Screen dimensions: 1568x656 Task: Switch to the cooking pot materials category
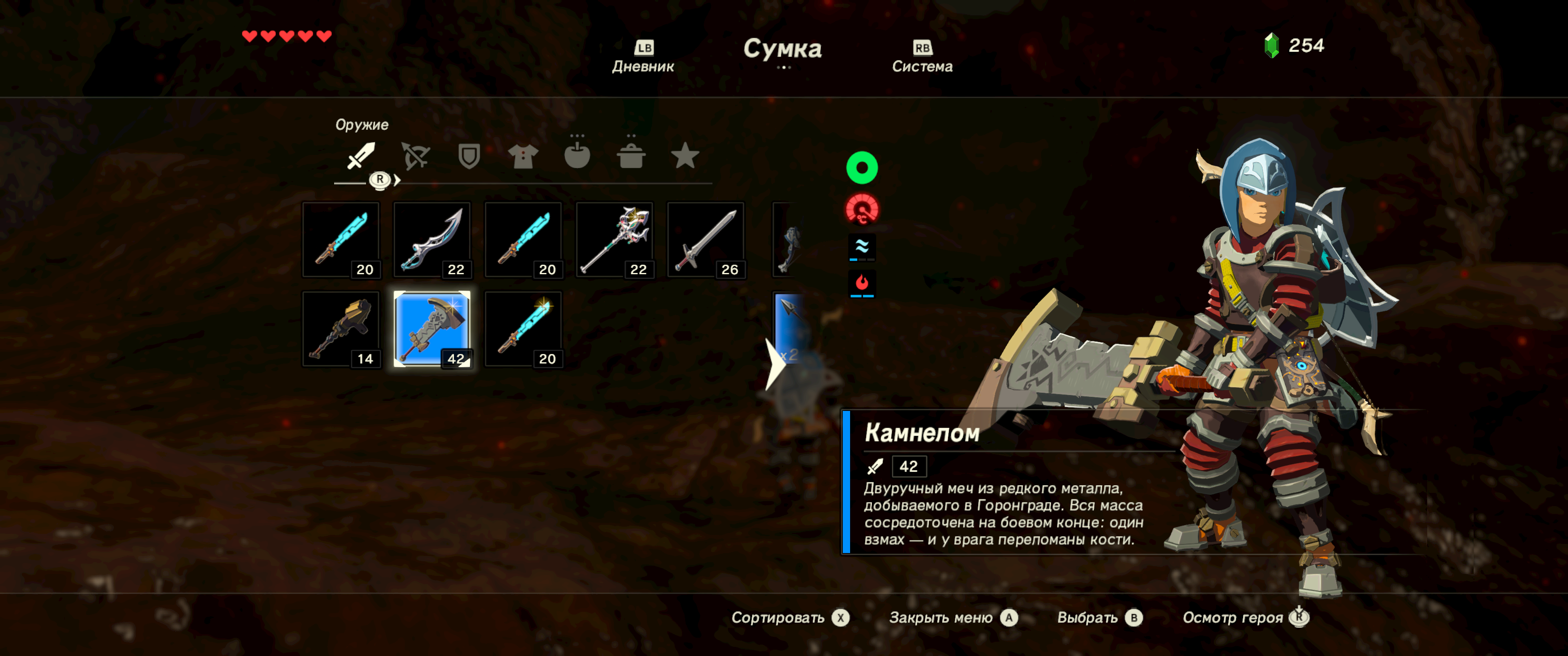pyautogui.click(x=630, y=156)
